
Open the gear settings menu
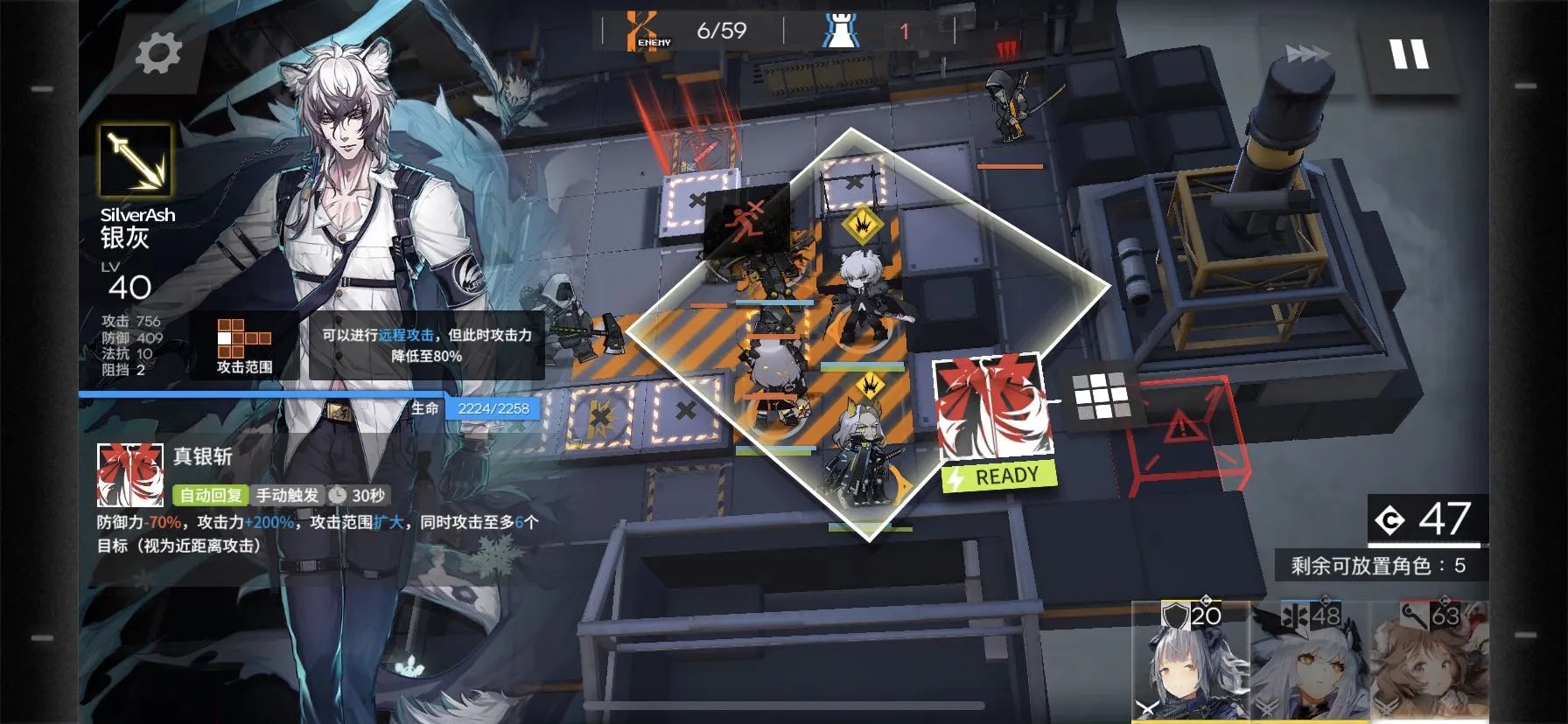click(158, 53)
